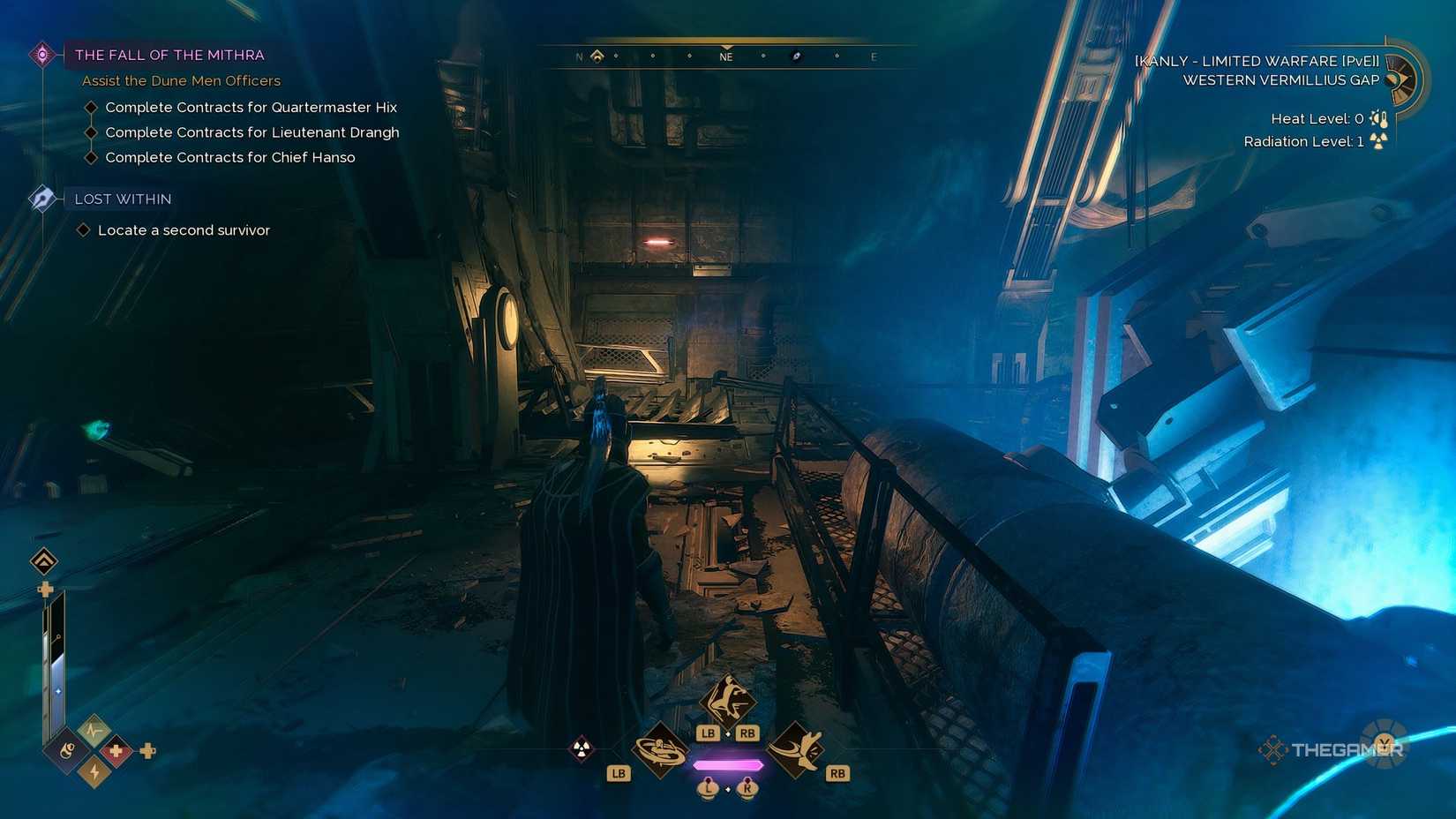Viewport: 1456px width, 819px height.
Task: Click the Radiation Level icon in top right
Action: pyautogui.click(x=1378, y=139)
